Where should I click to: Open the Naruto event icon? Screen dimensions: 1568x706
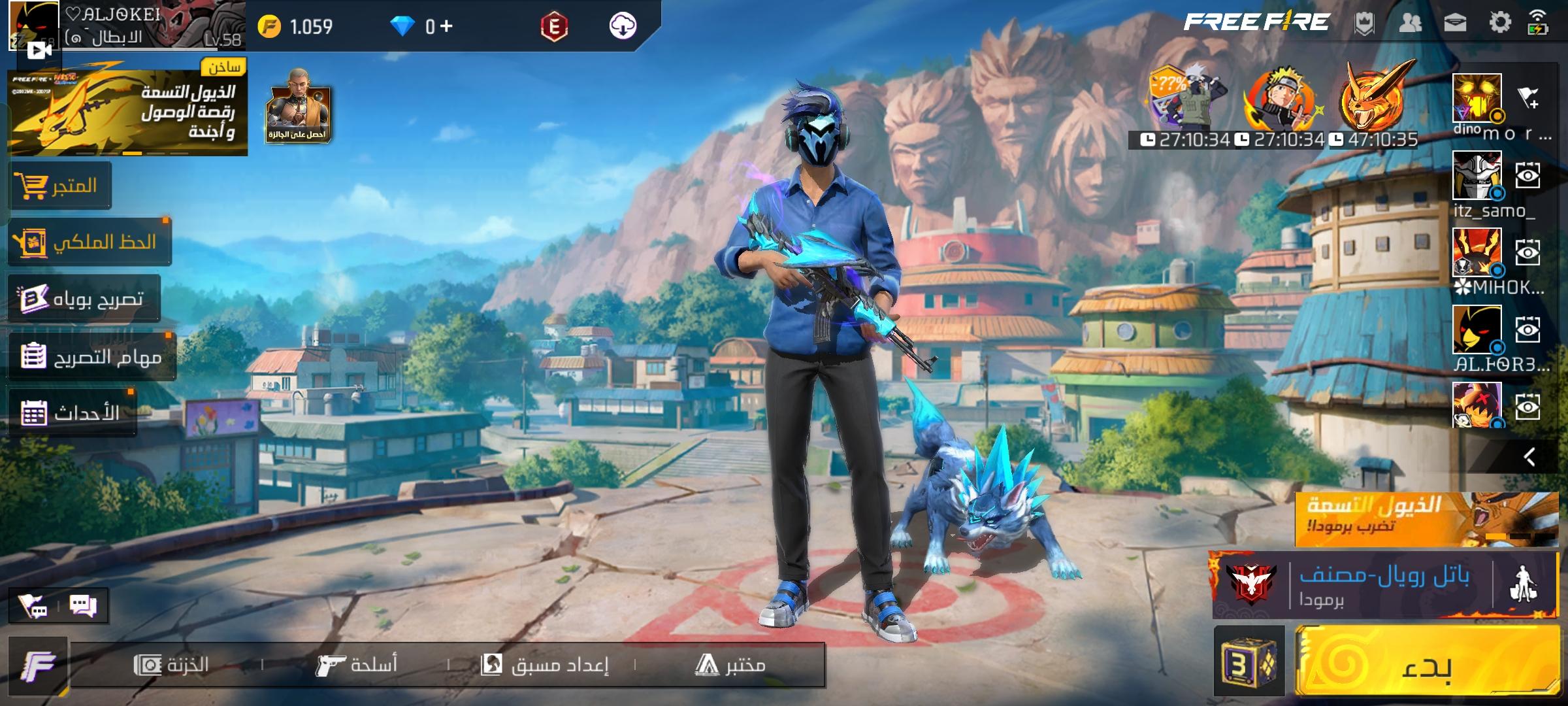(x=1281, y=102)
